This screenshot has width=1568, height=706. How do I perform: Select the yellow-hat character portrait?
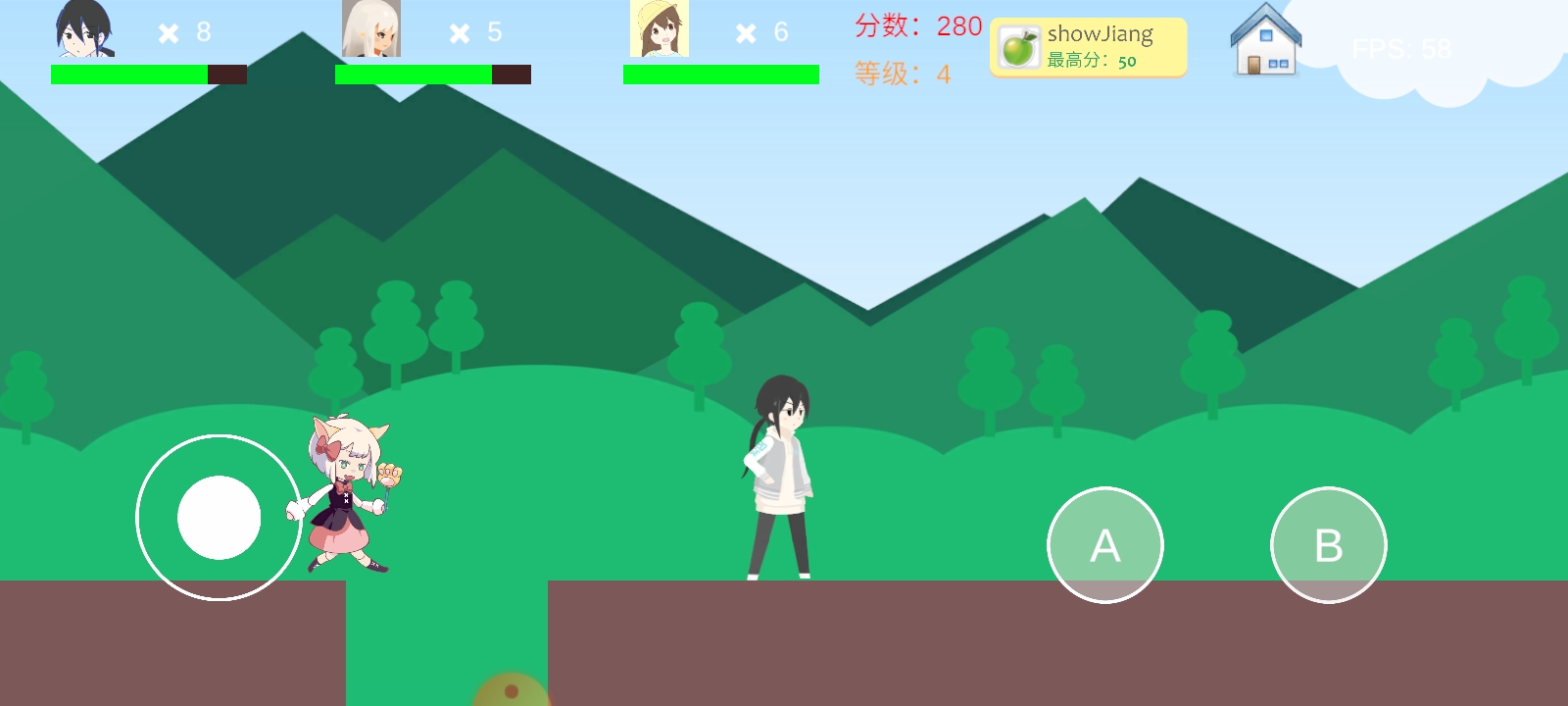pyautogui.click(x=659, y=29)
